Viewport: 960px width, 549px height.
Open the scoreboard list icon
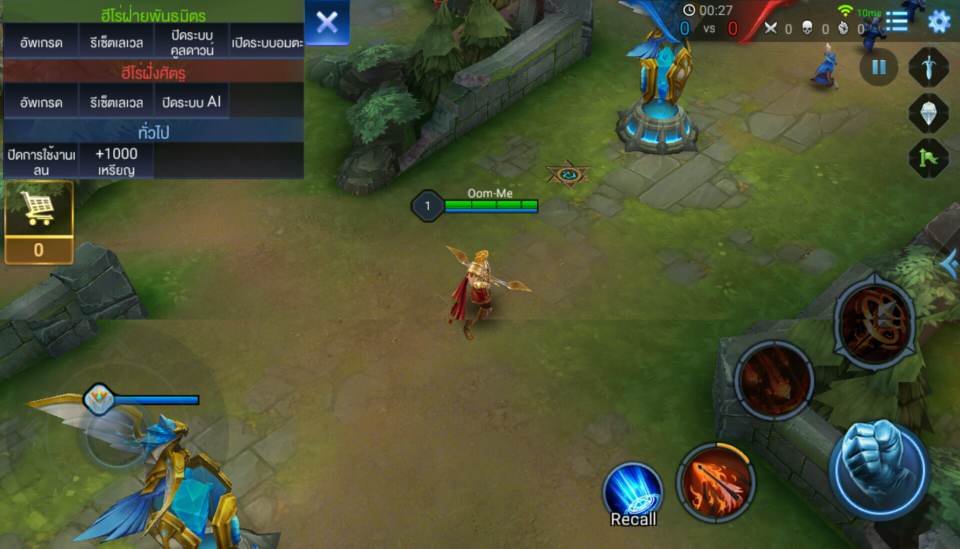[897, 21]
